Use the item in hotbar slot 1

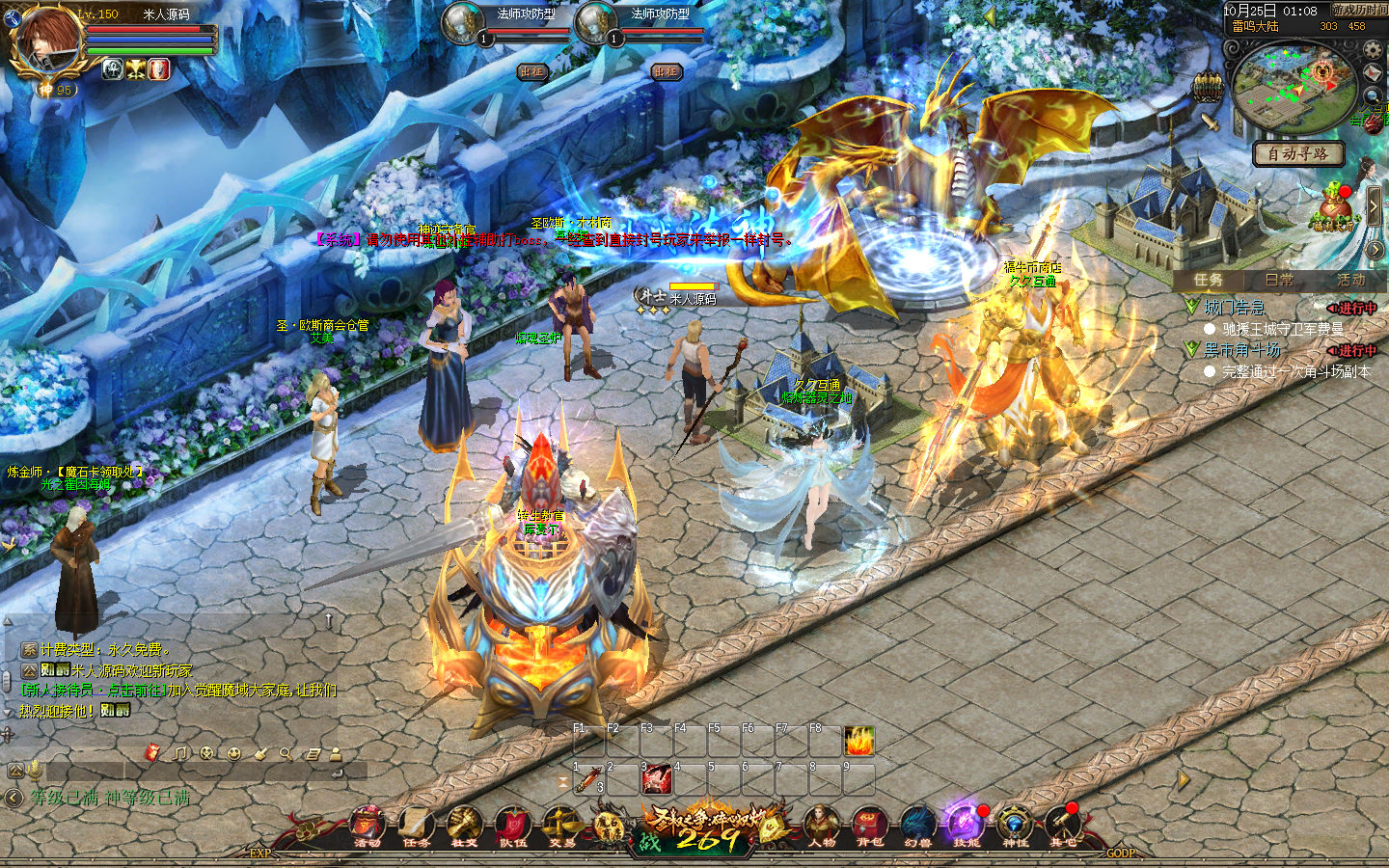pos(588,779)
